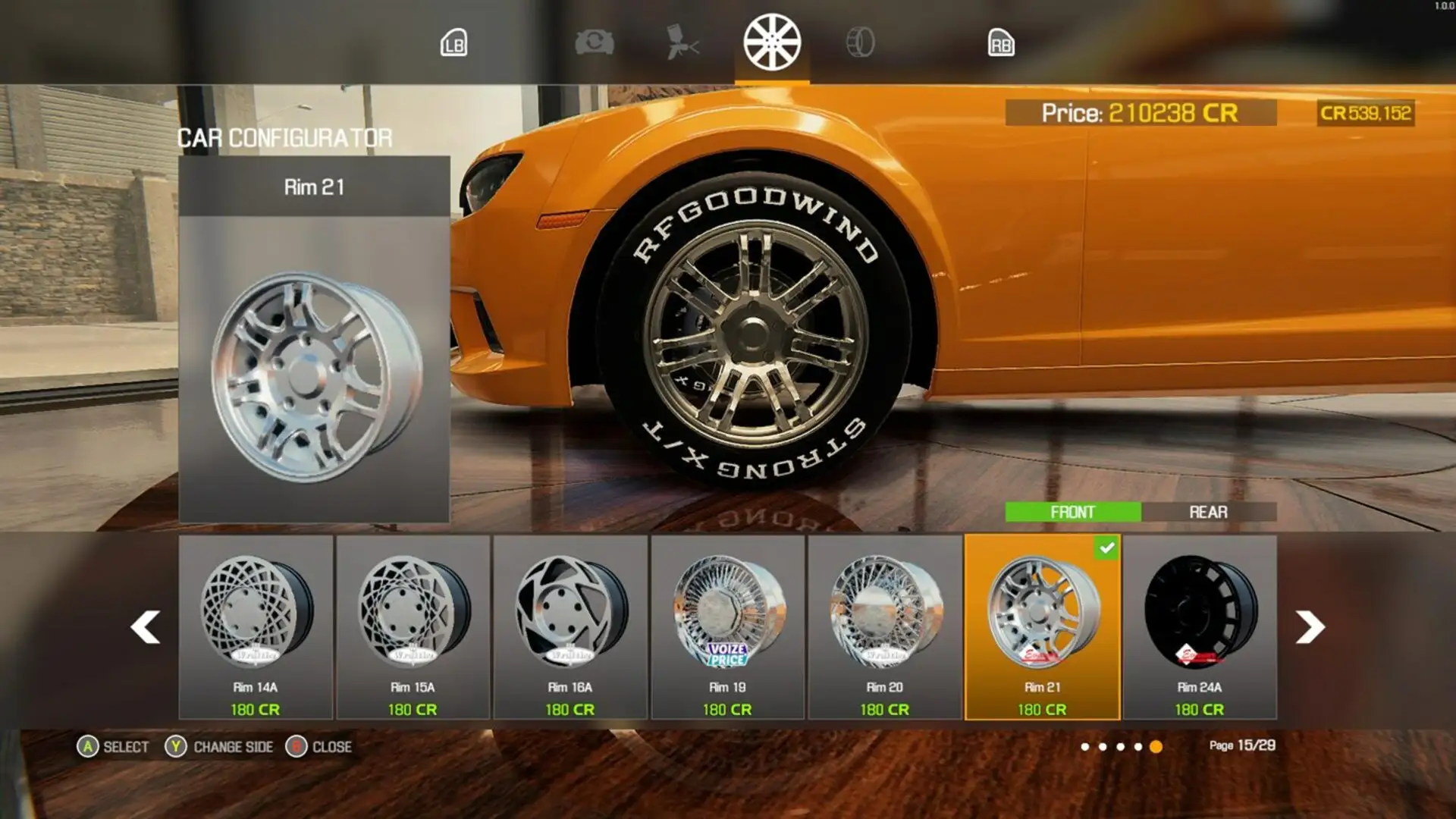Click the active rim category wheel icon
1456x819 pixels.
tap(772, 43)
